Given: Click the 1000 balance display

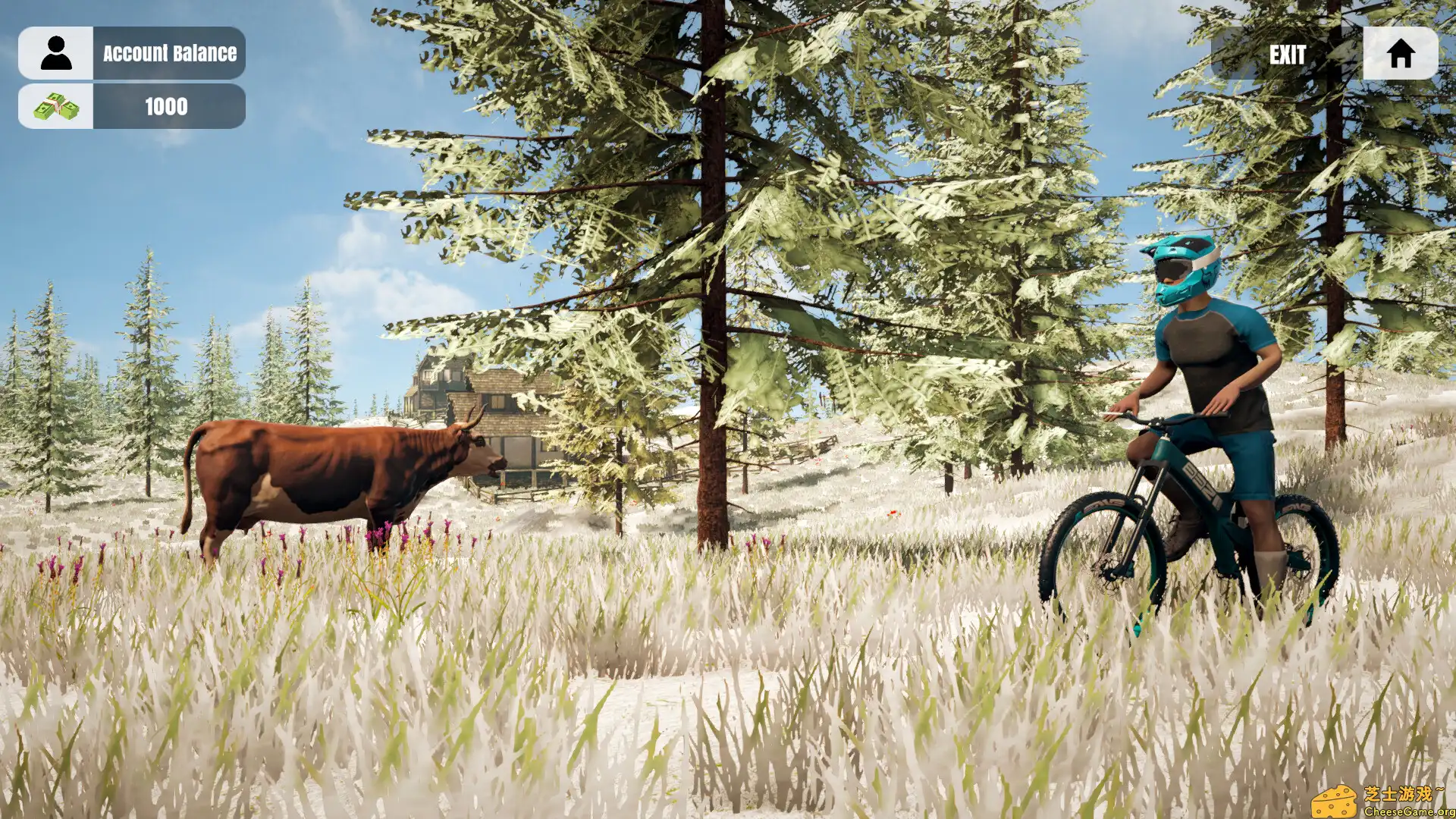Looking at the screenshot, I should 165,107.
